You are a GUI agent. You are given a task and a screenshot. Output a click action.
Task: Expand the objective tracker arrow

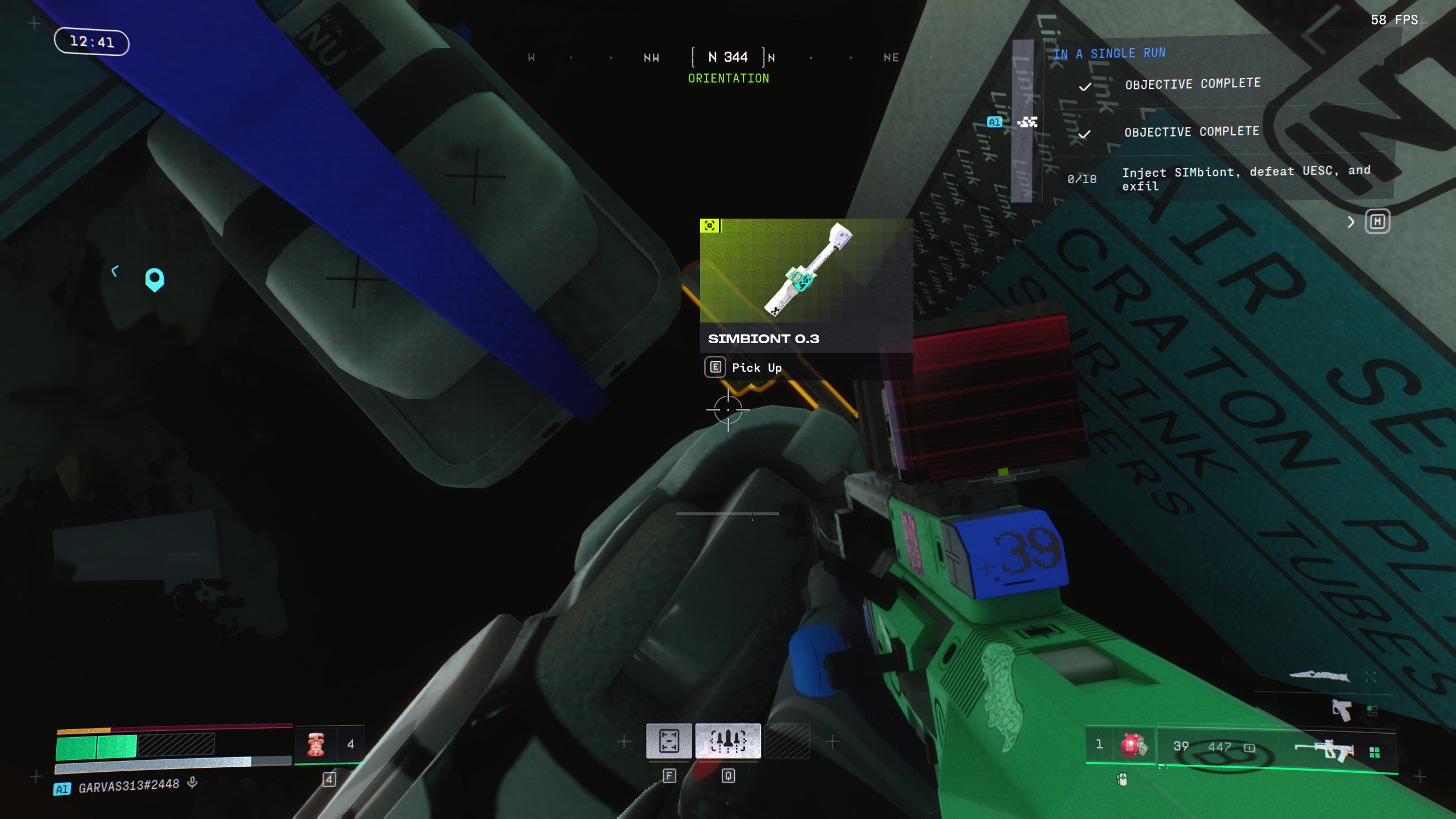tap(1351, 222)
